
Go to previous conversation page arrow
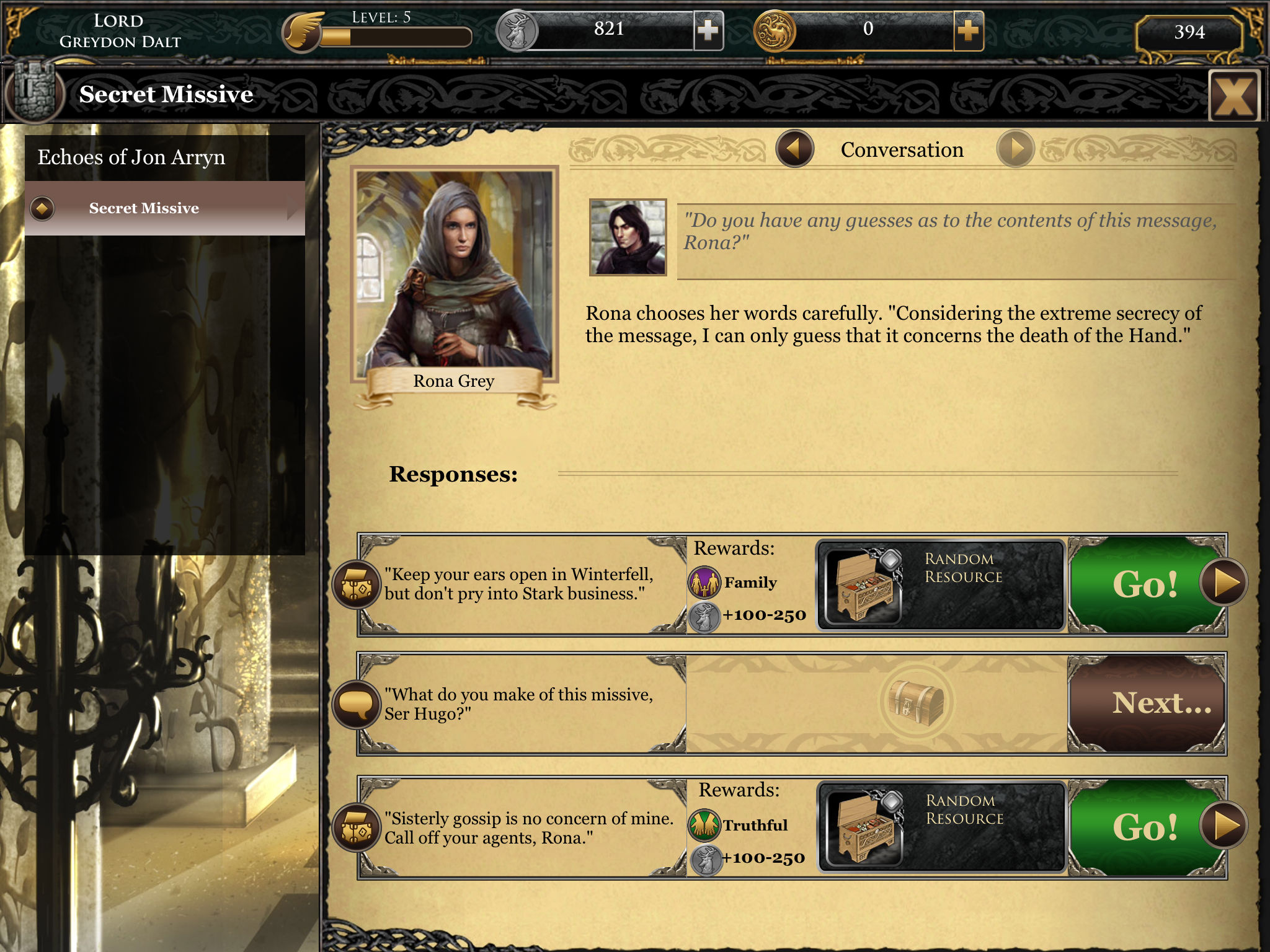click(794, 149)
